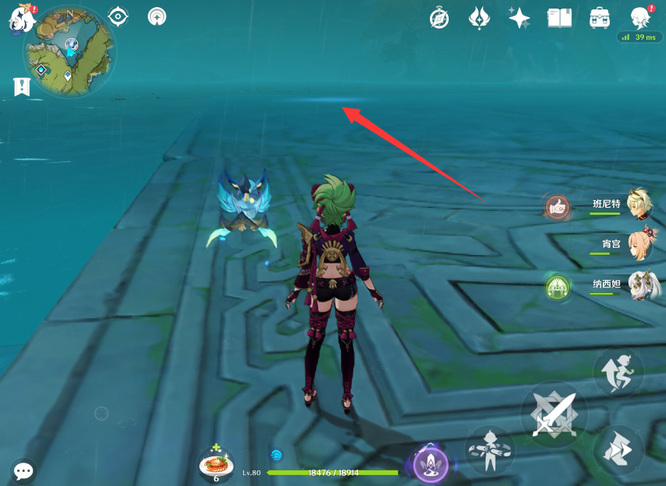This screenshot has height=486, width=666.
Task: Open the character profile head icon
Action: (640, 17)
